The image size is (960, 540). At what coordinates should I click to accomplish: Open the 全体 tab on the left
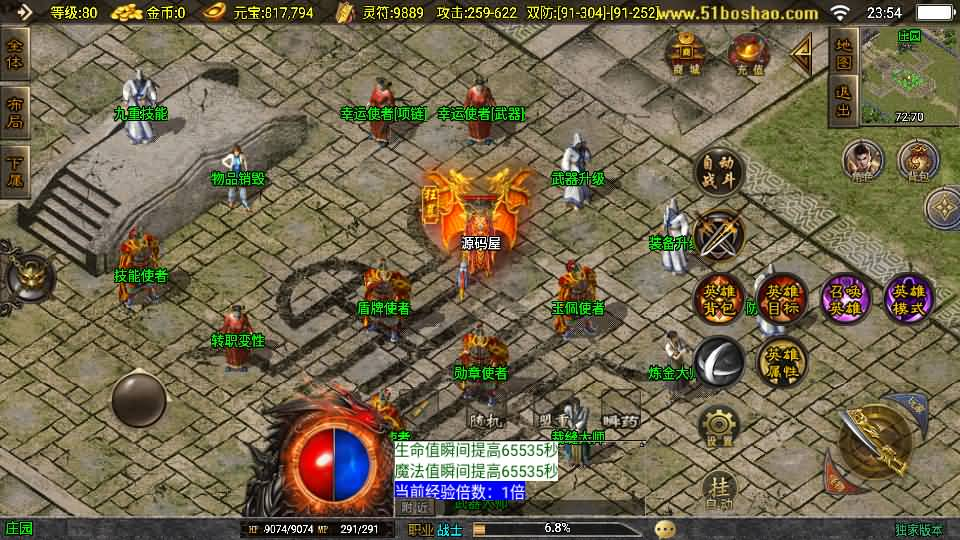(15, 53)
